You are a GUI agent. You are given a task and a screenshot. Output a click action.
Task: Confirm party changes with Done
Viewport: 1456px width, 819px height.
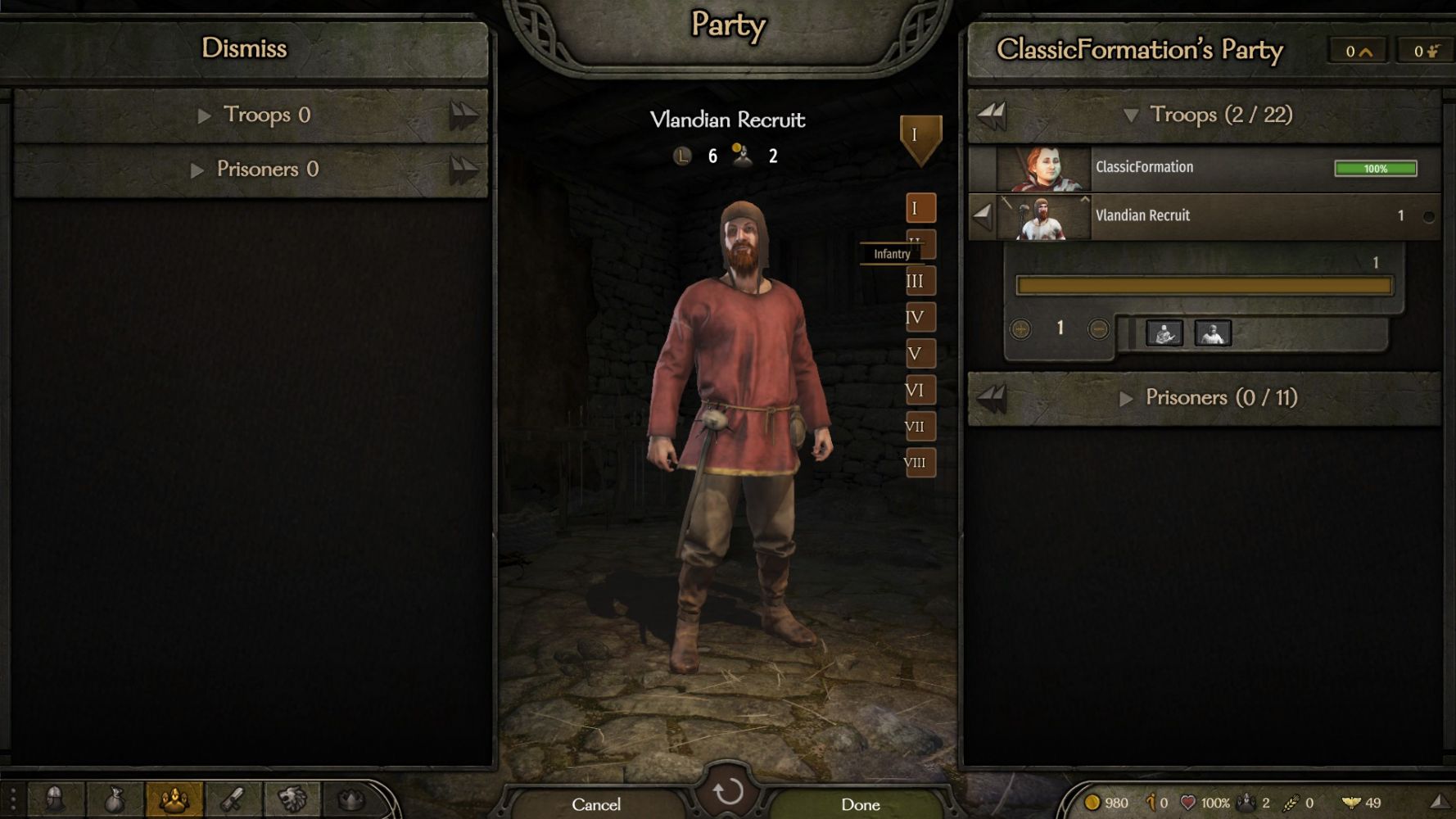pyautogui.click(x=860, y=804)
